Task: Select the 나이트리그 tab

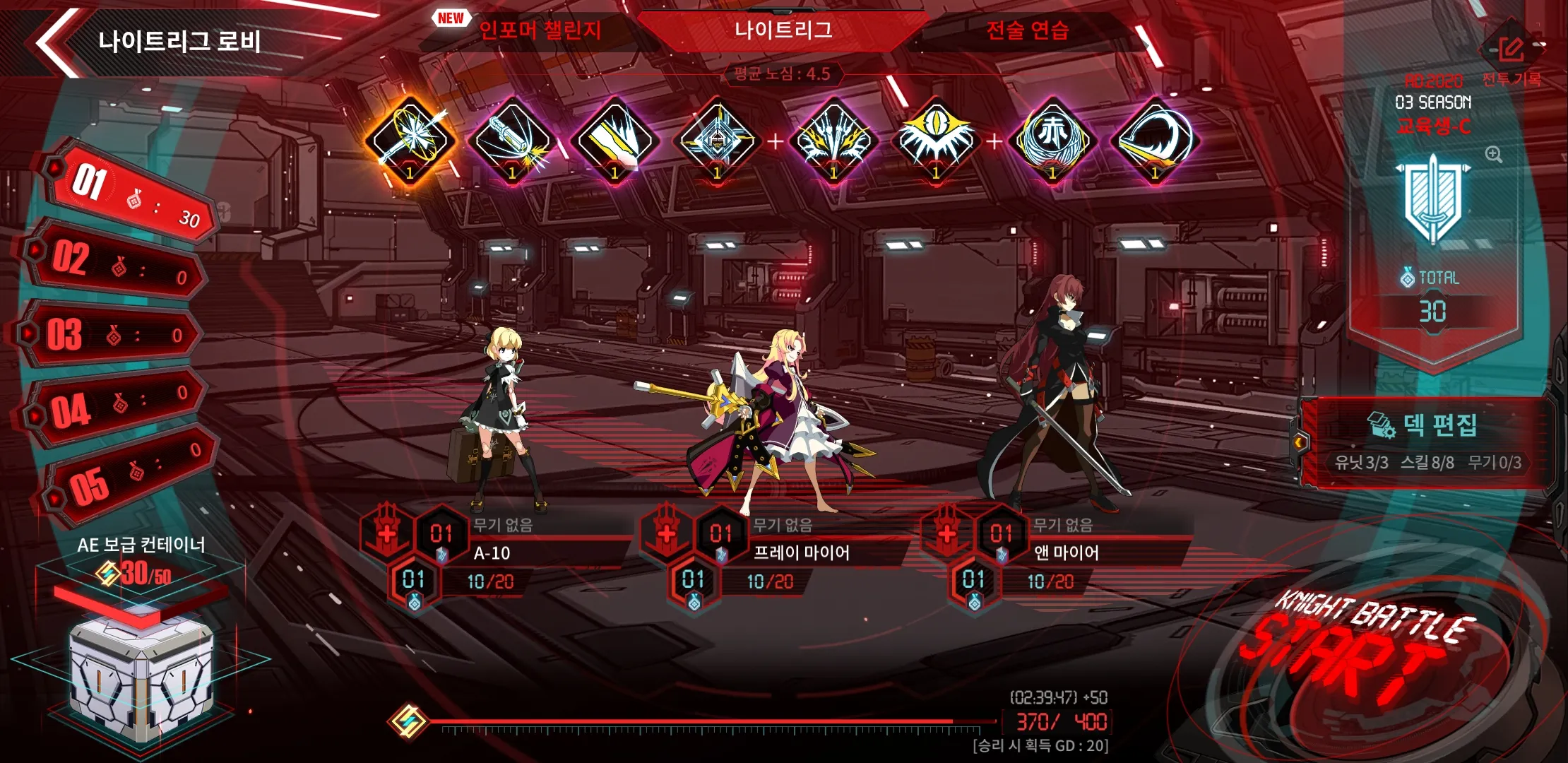Action: pos(783,31)
